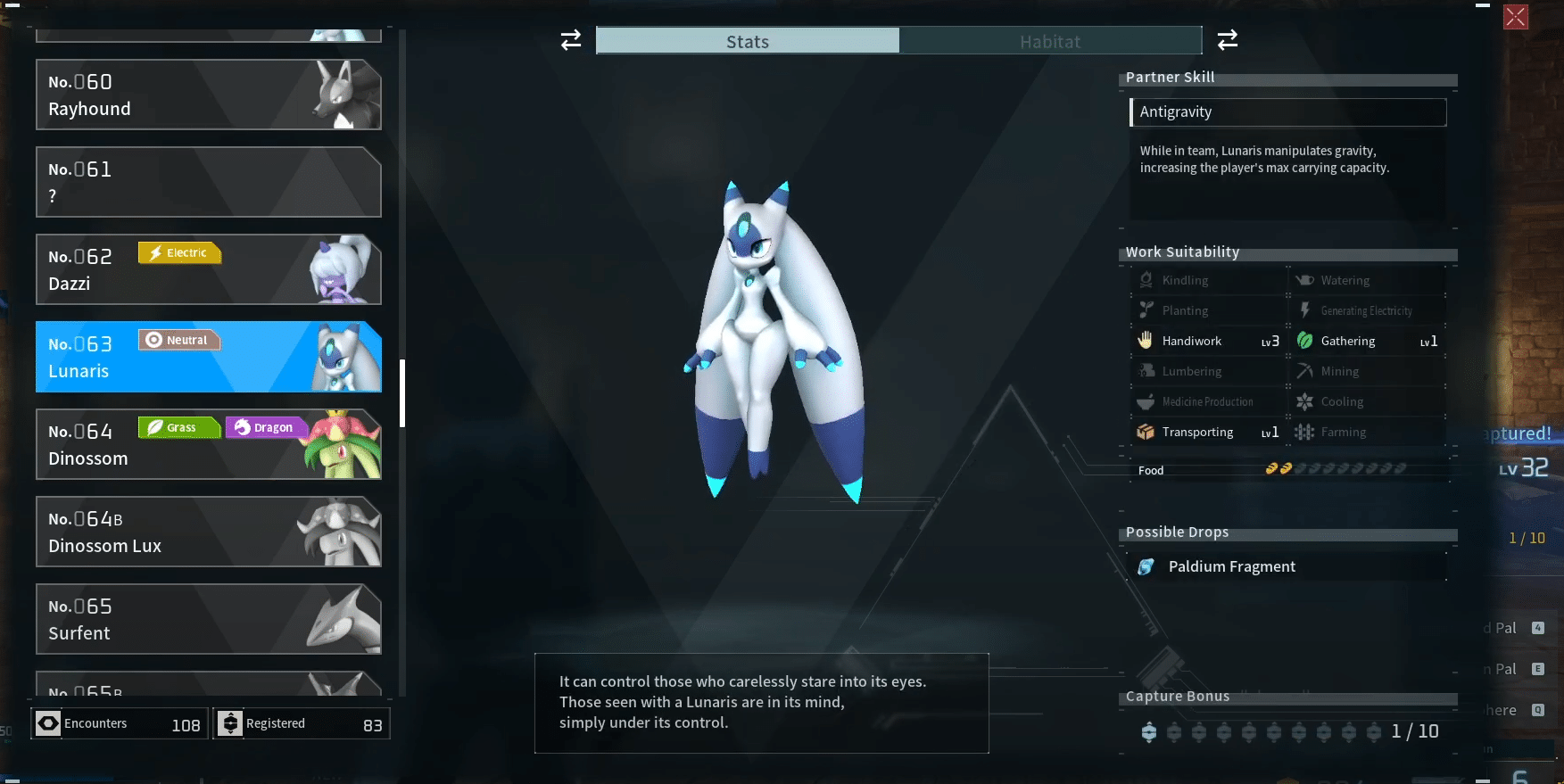The width and height of the screenshot is (1564, 784).
Task: Click the Farming icon in Work Suitability
Action: coord(1303,432)
